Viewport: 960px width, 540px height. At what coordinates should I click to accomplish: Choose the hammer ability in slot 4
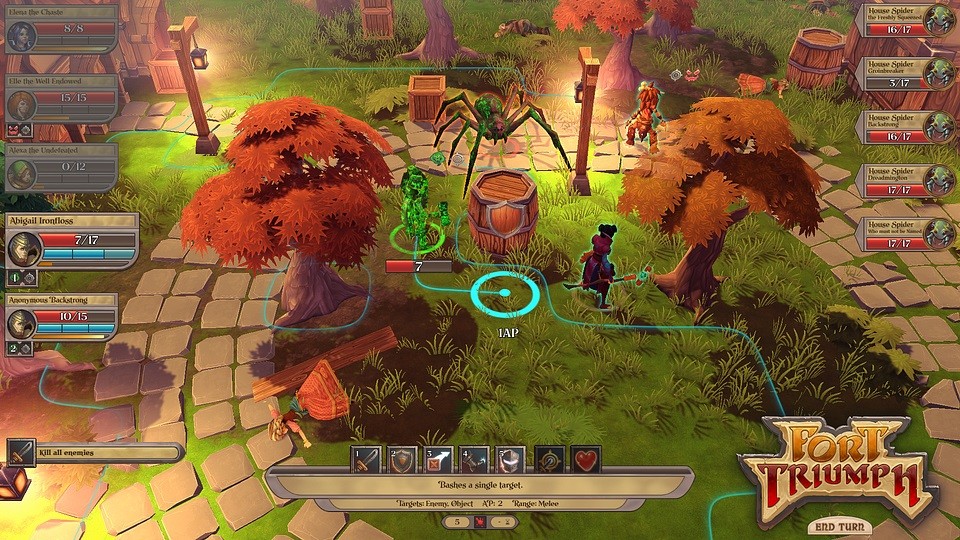tap(474, 460)
